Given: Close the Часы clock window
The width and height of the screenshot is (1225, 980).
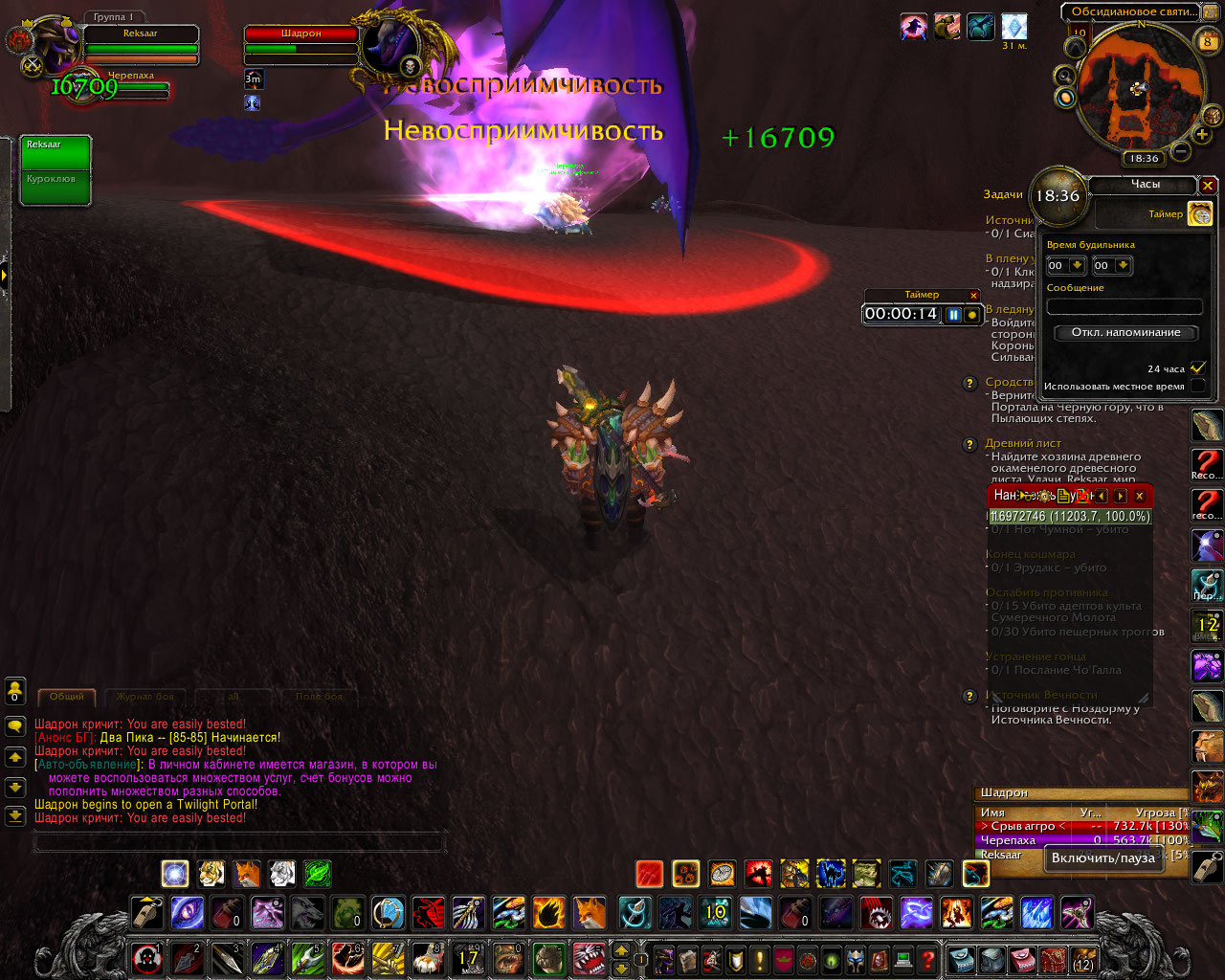Looking at the screenshot, I should [x=1208, y=186].
